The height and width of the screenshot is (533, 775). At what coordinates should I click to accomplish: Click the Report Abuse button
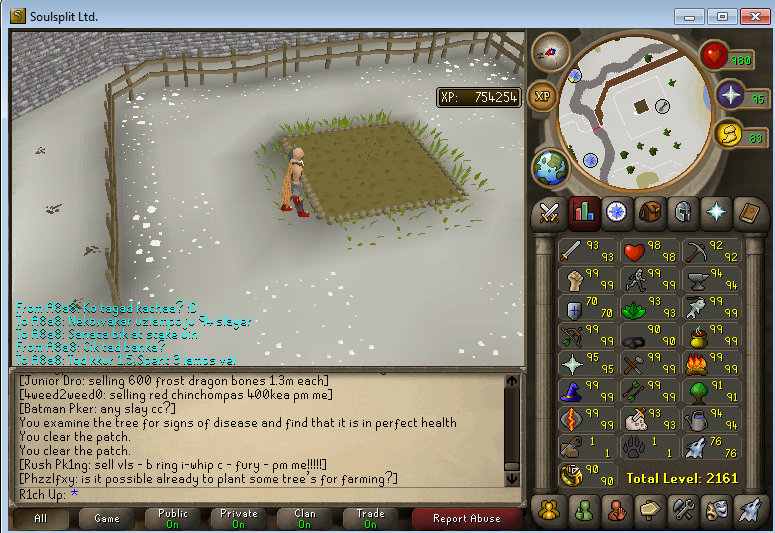click(467, 518)
